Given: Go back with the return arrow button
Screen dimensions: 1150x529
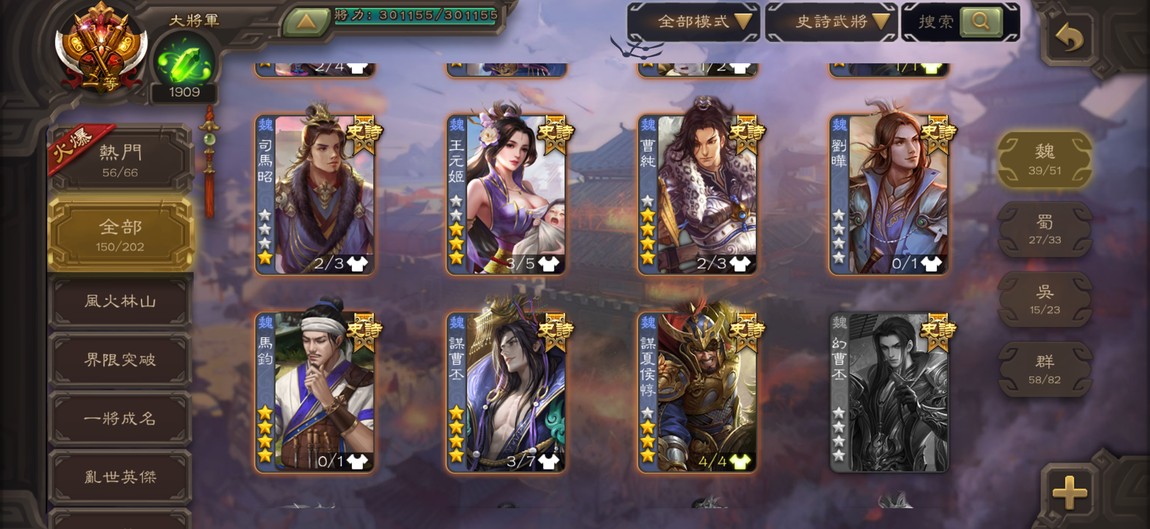Looking at the screenshot, I should coord(1069,39).
